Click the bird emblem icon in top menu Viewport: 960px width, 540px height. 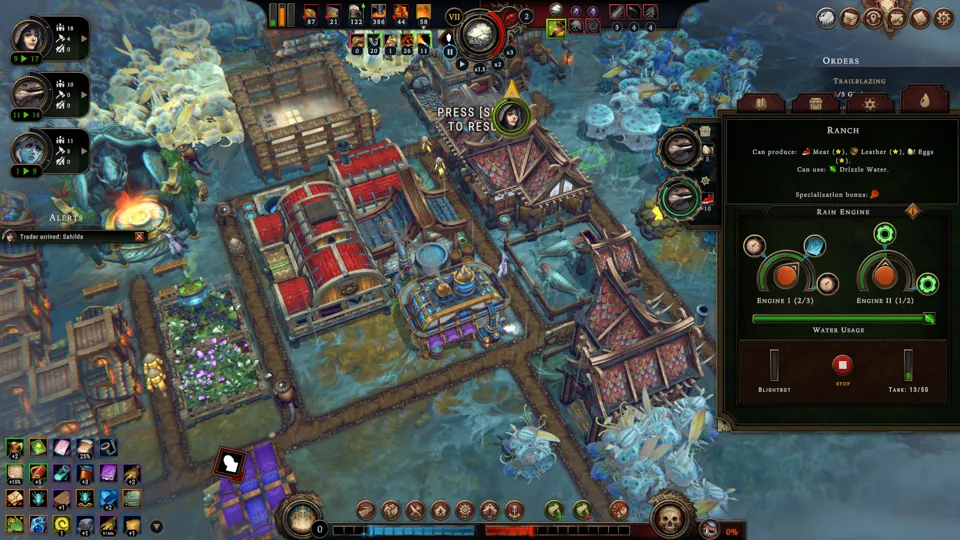[826, 18]
